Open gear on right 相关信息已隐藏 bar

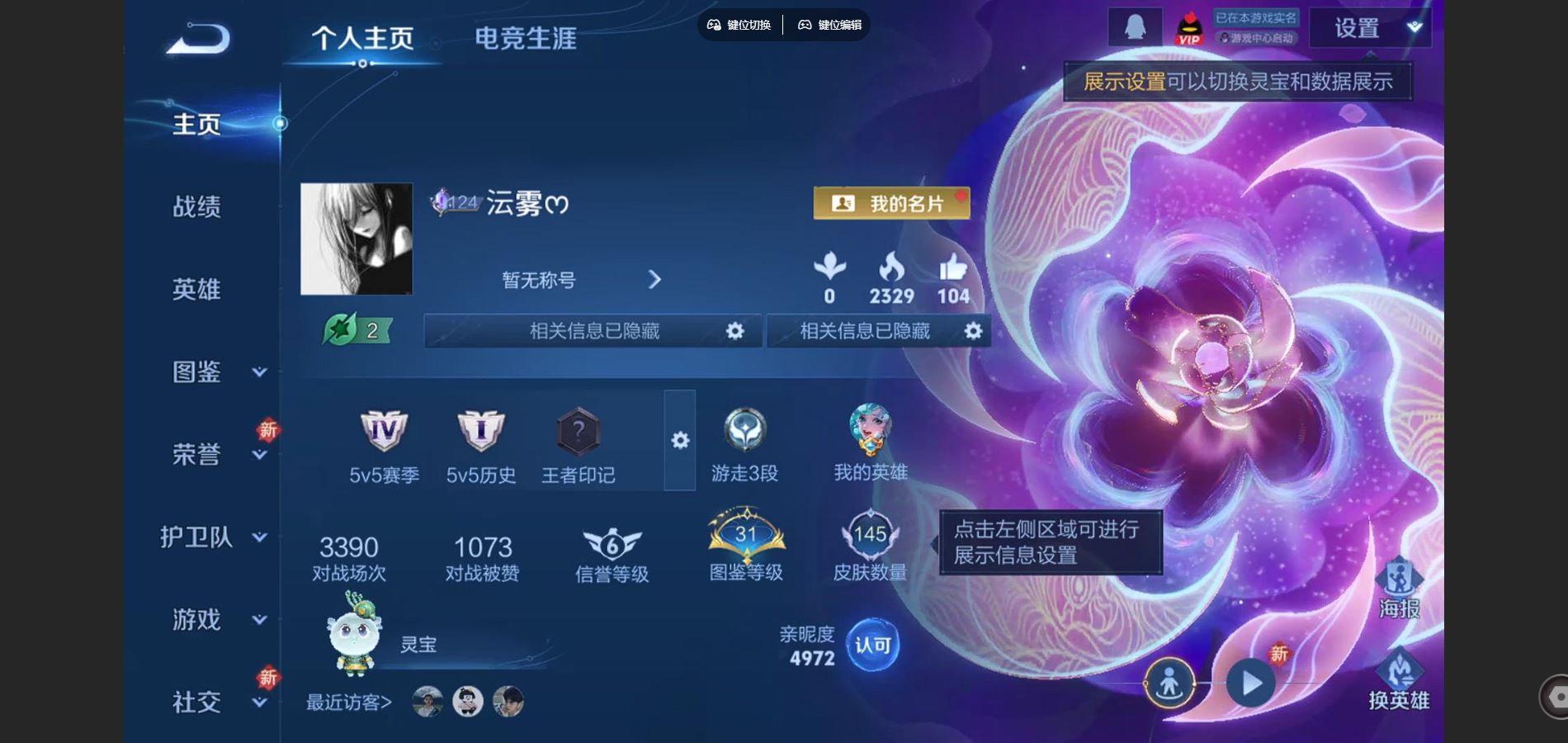tap(972, 330)
